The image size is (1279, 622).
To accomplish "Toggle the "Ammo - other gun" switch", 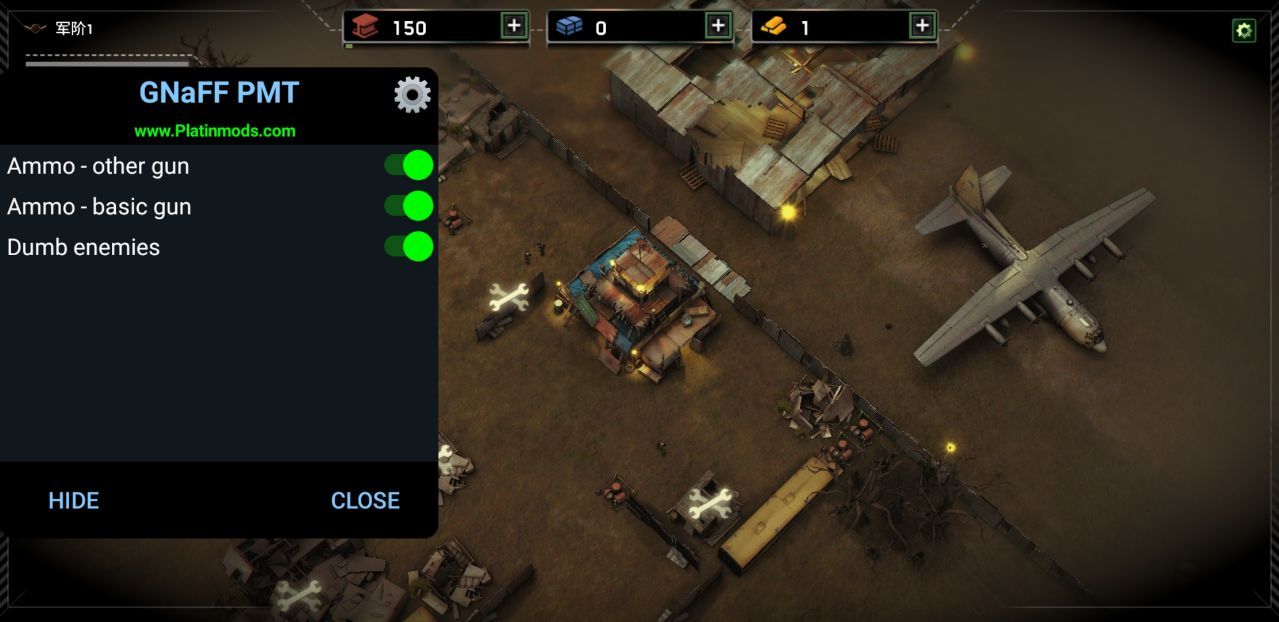I will click(409, 166).
